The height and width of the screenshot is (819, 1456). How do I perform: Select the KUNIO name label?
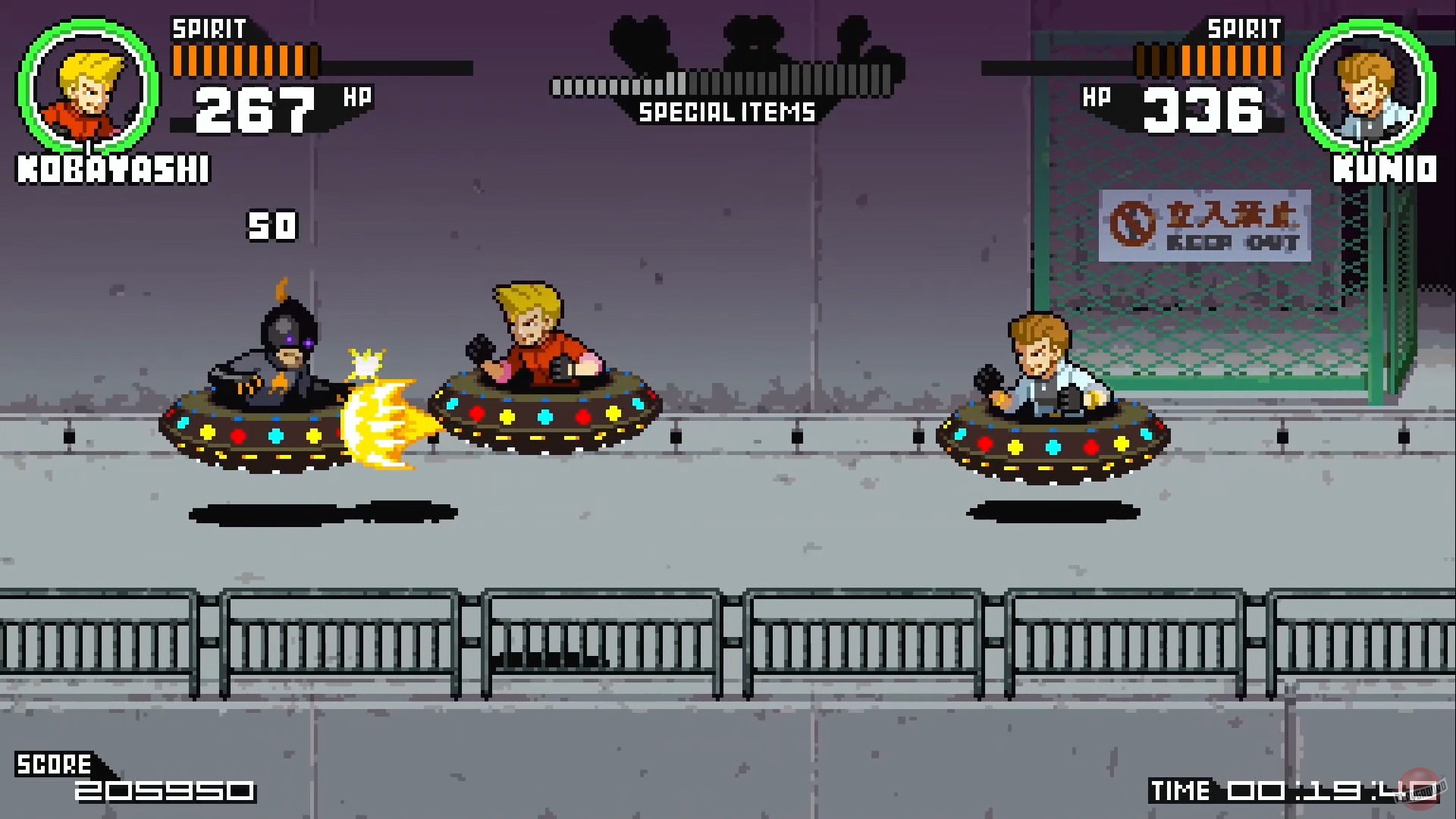(x=1383, y=168)
